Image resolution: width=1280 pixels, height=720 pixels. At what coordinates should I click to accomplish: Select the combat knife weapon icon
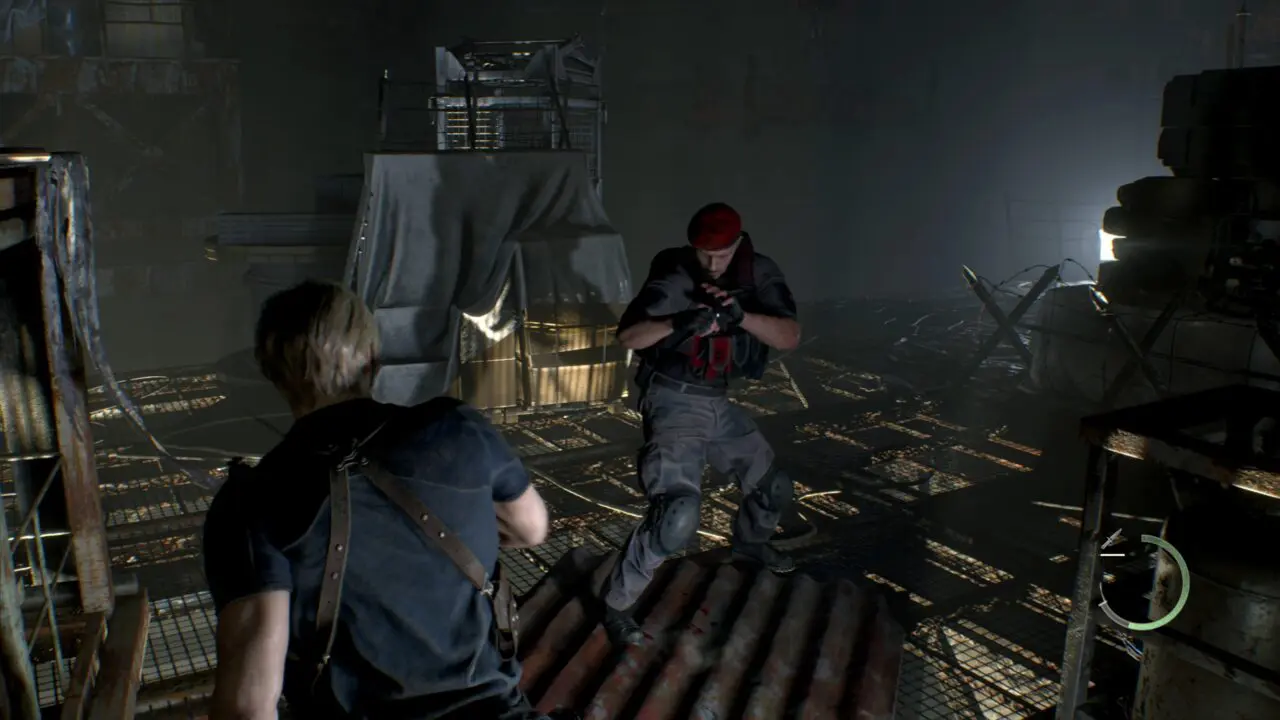(x=1112, y=541)
